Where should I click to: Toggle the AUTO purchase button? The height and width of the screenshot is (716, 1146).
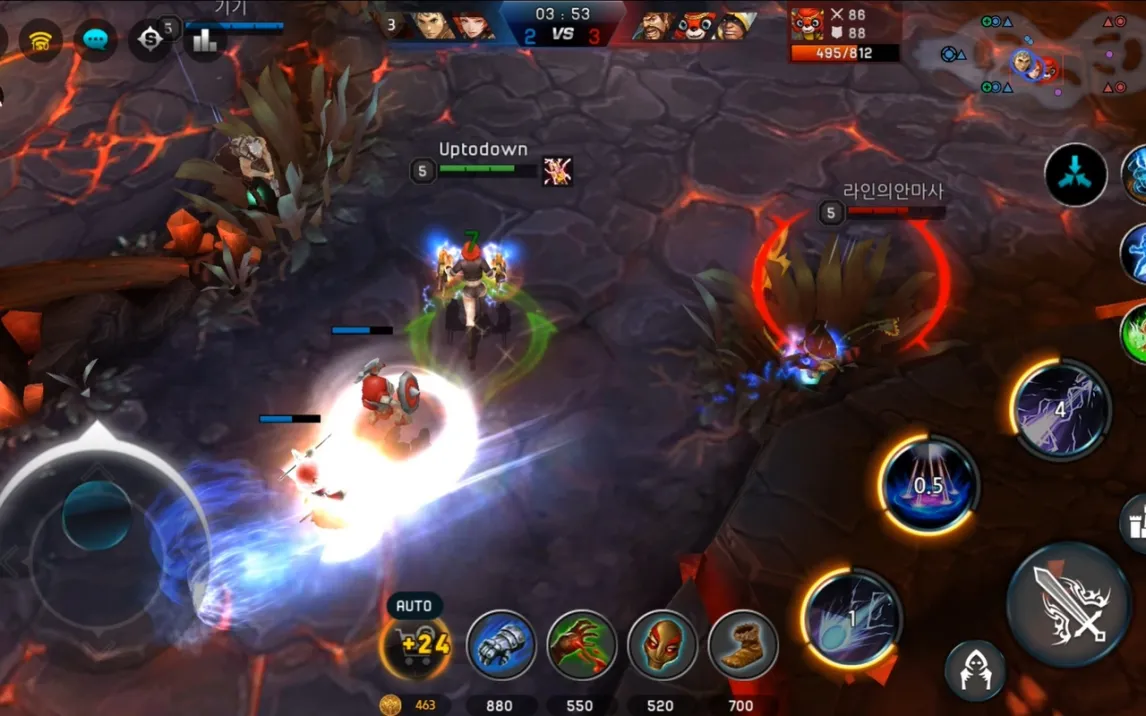(414, 606)
